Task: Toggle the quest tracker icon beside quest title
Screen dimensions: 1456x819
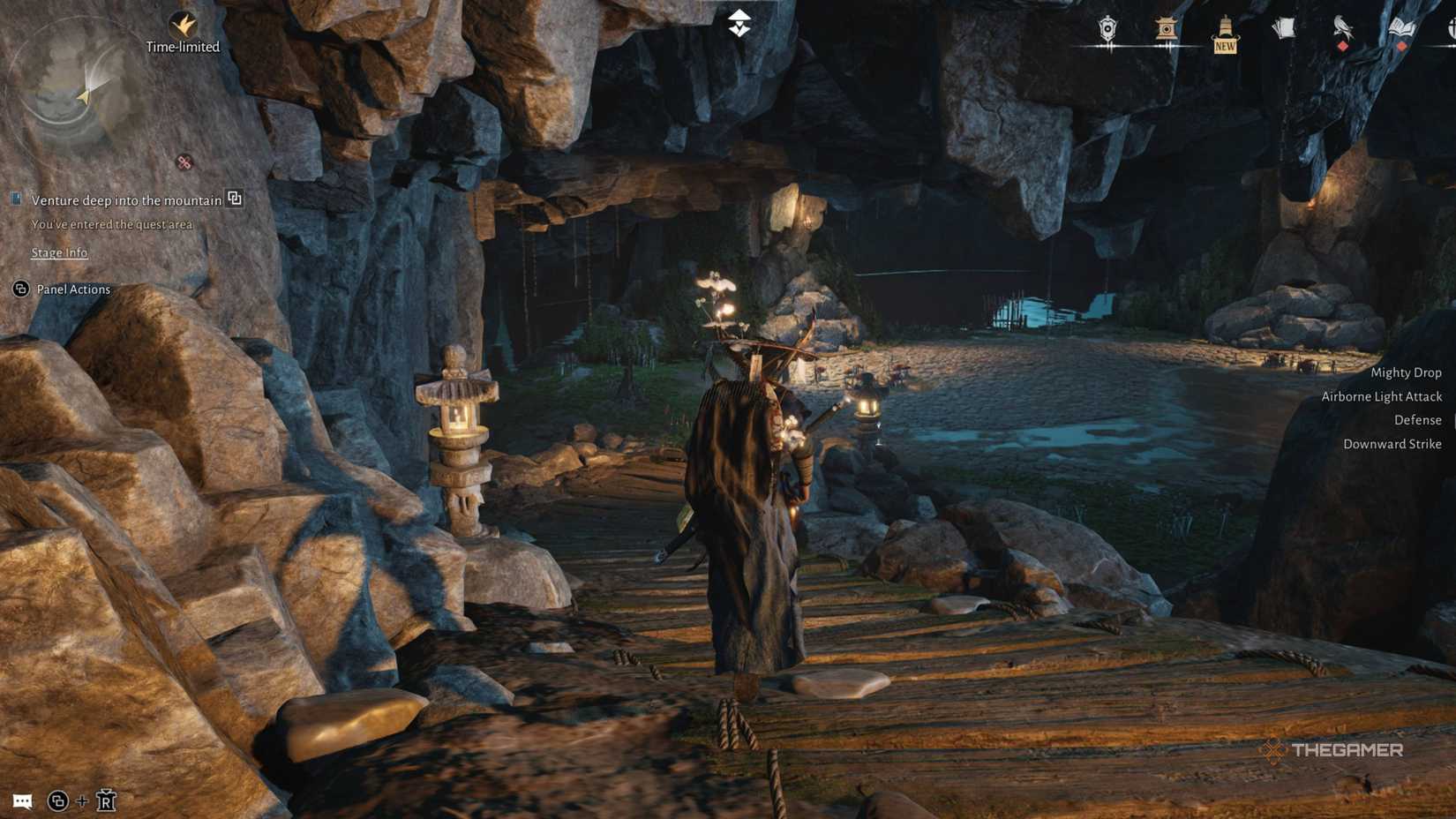Action: point(234,200)
